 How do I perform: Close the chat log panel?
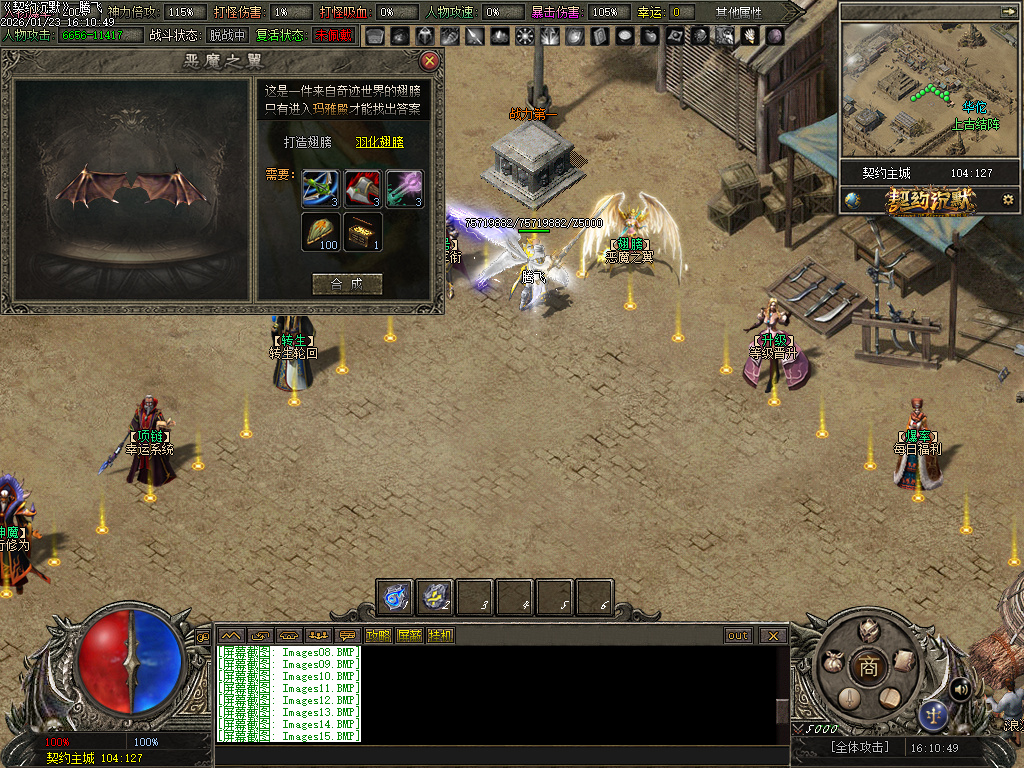772,635
